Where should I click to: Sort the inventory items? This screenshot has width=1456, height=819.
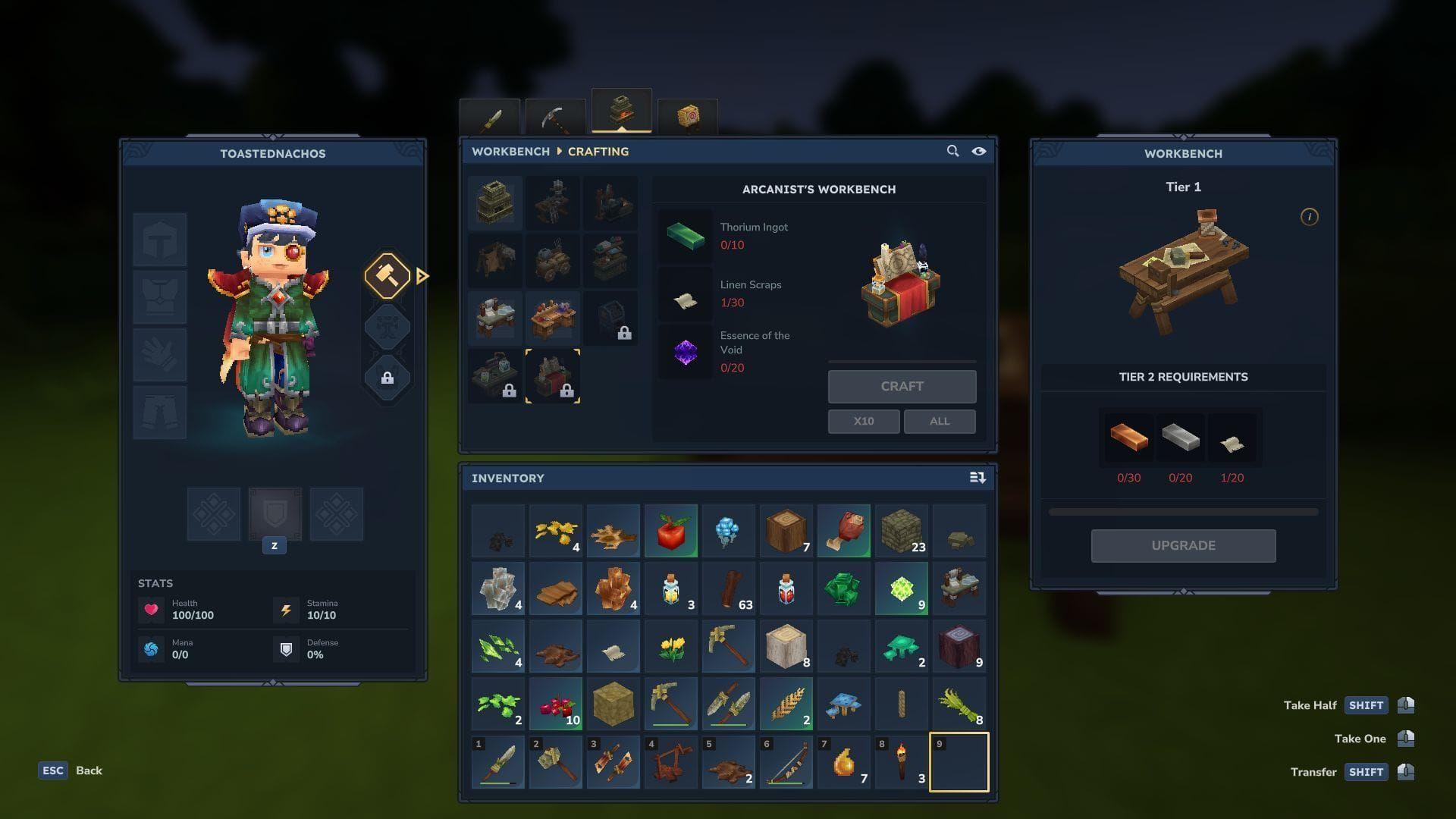(x=977, y=478)
